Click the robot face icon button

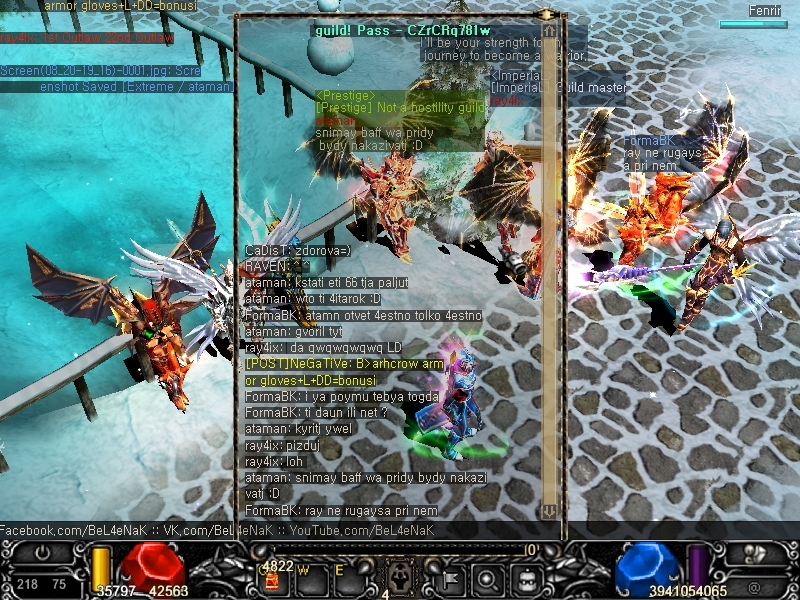[x=527, y=578]
